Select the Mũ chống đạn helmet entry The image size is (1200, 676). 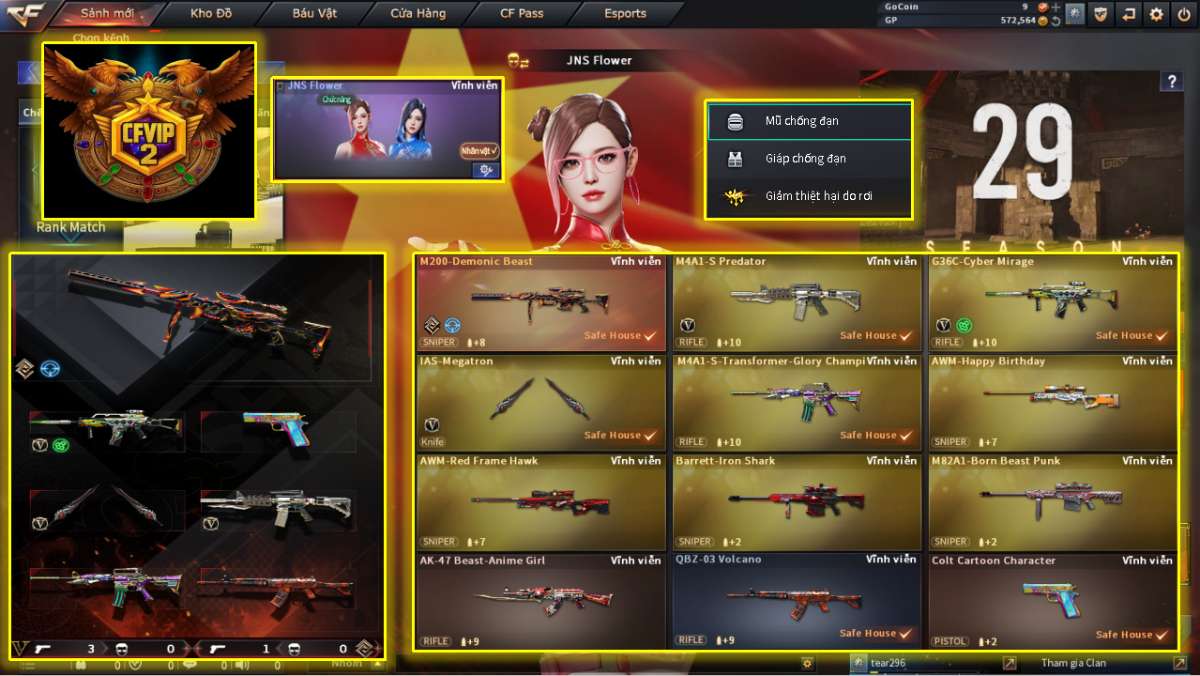(x=809, y=121)
